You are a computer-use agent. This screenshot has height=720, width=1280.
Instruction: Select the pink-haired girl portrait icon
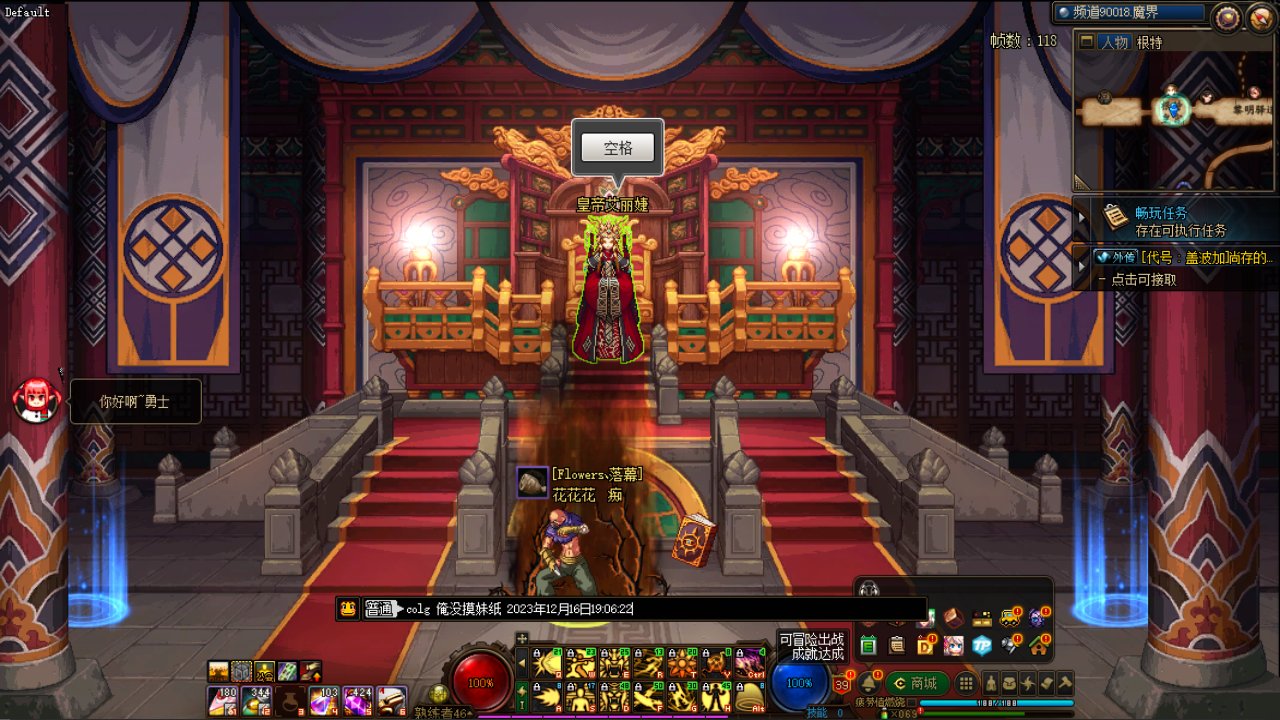click(954, 645)
